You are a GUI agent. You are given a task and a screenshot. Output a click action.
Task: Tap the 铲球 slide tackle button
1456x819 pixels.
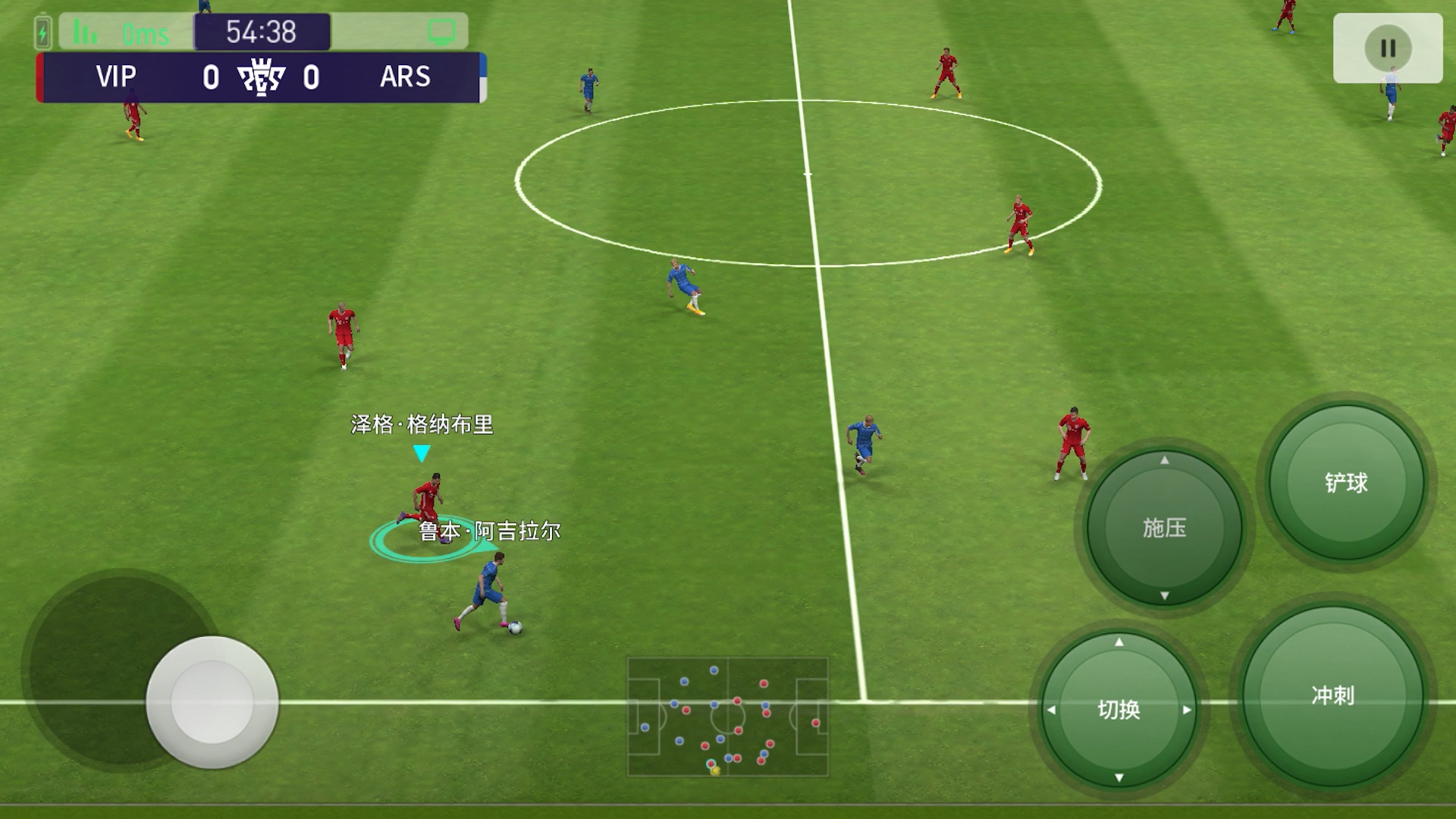[x=1346, y=482]
